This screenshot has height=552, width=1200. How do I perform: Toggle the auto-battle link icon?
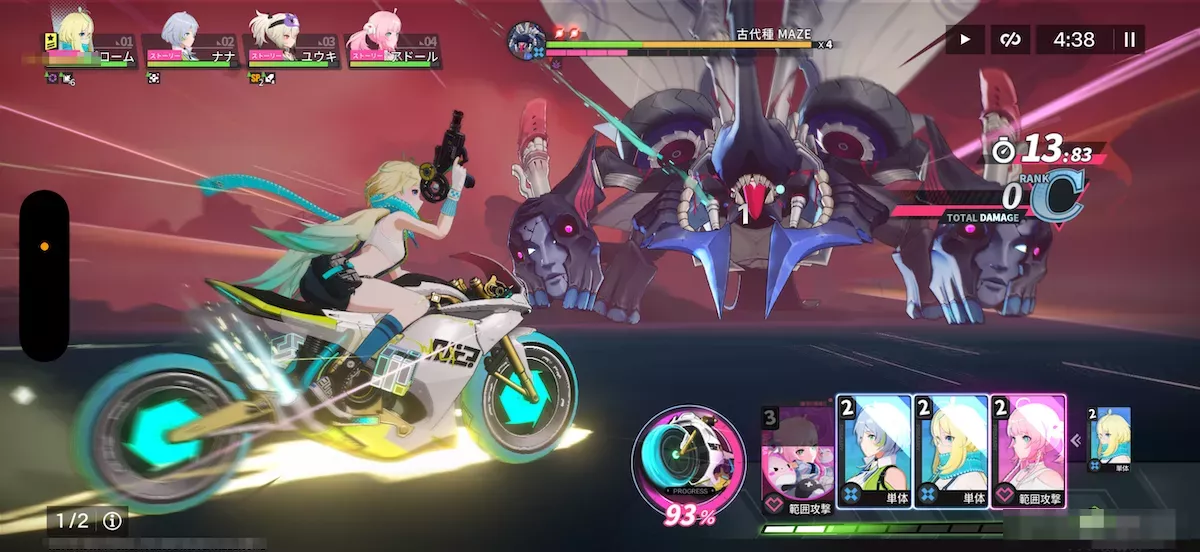1010,40
